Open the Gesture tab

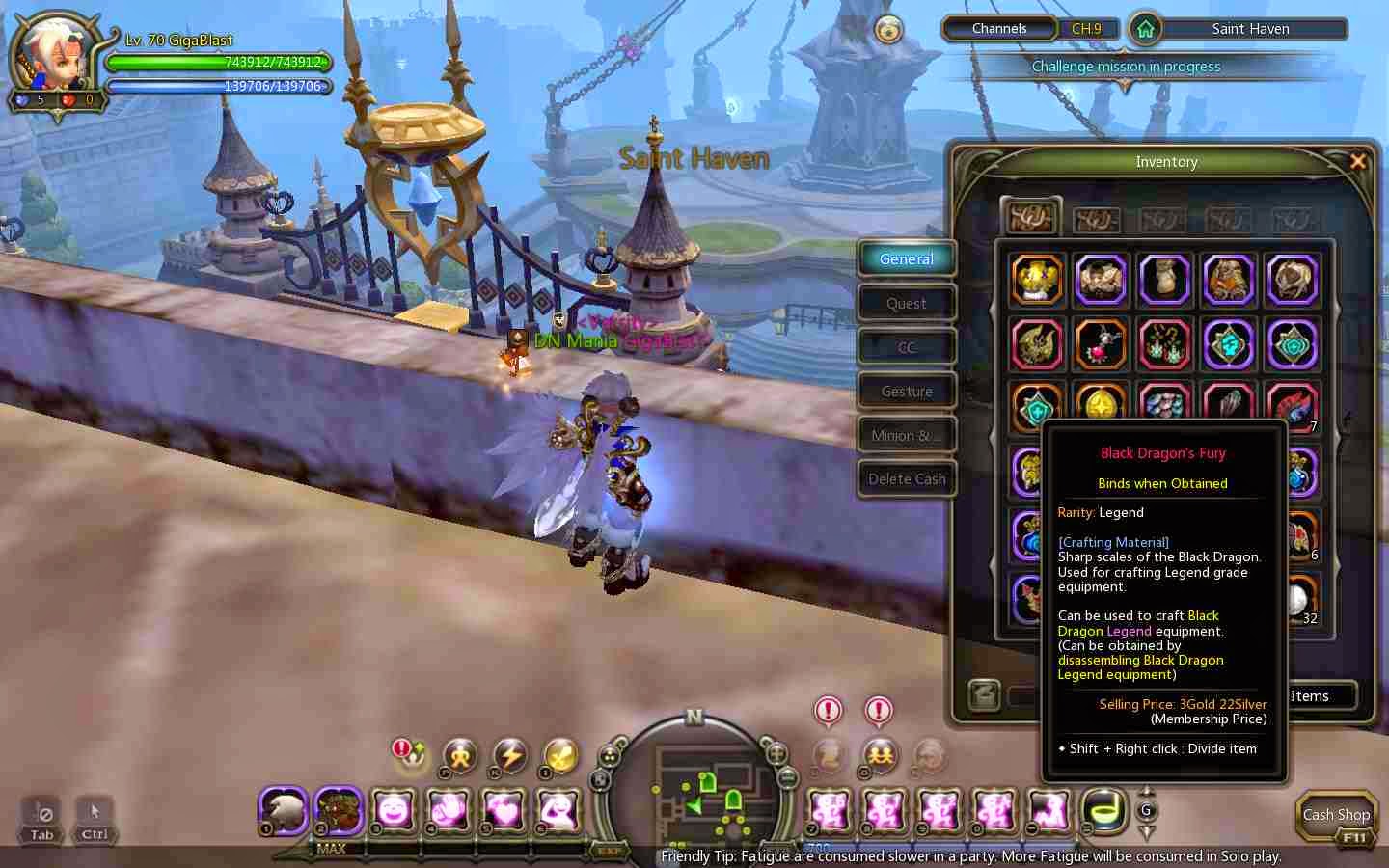point(906,391)
